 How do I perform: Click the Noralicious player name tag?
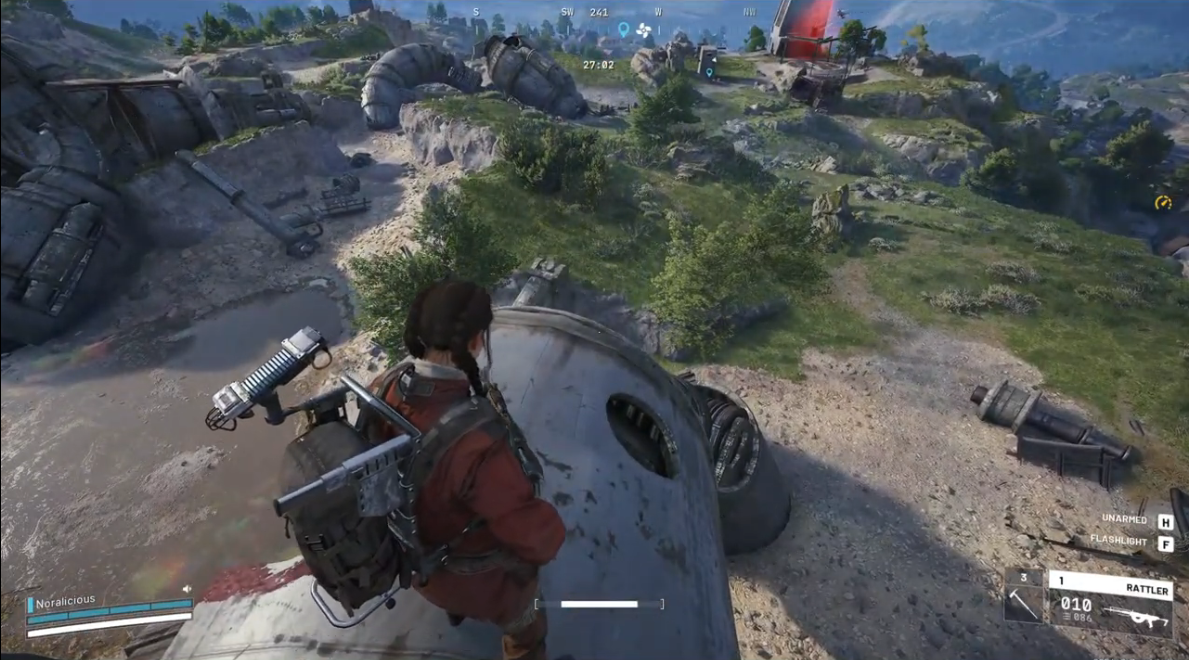coord(66,601)
